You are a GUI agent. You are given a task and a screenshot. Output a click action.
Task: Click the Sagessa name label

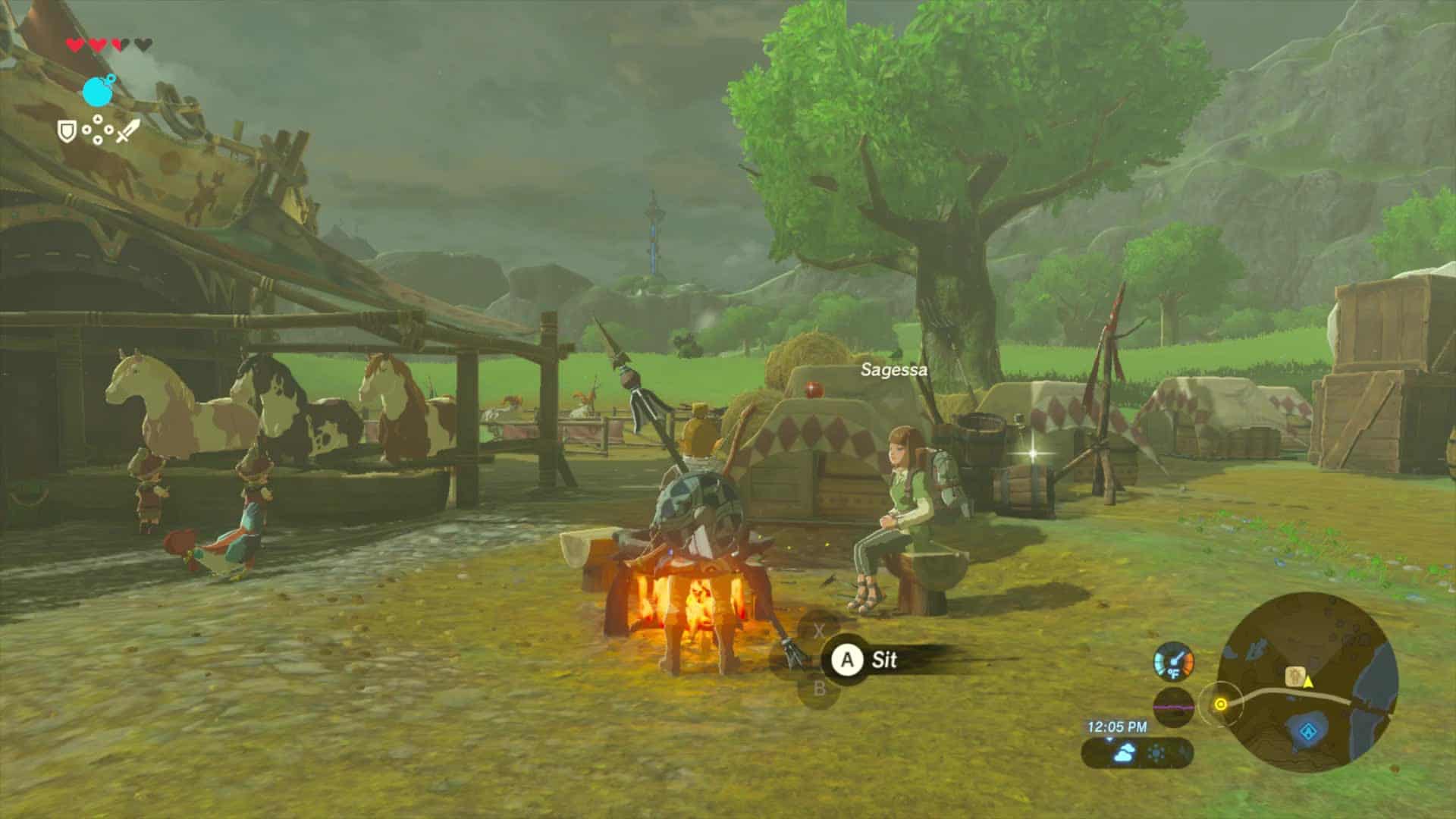pos(895,372)
